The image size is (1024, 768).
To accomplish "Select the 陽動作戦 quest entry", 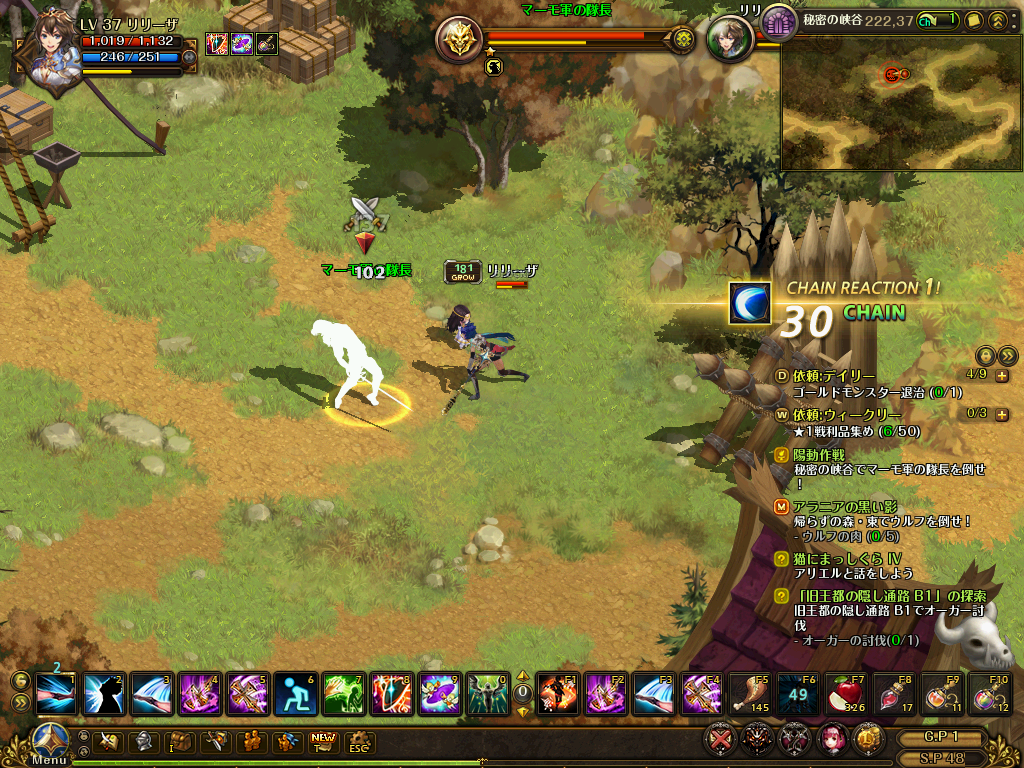I will coord(818,454).
